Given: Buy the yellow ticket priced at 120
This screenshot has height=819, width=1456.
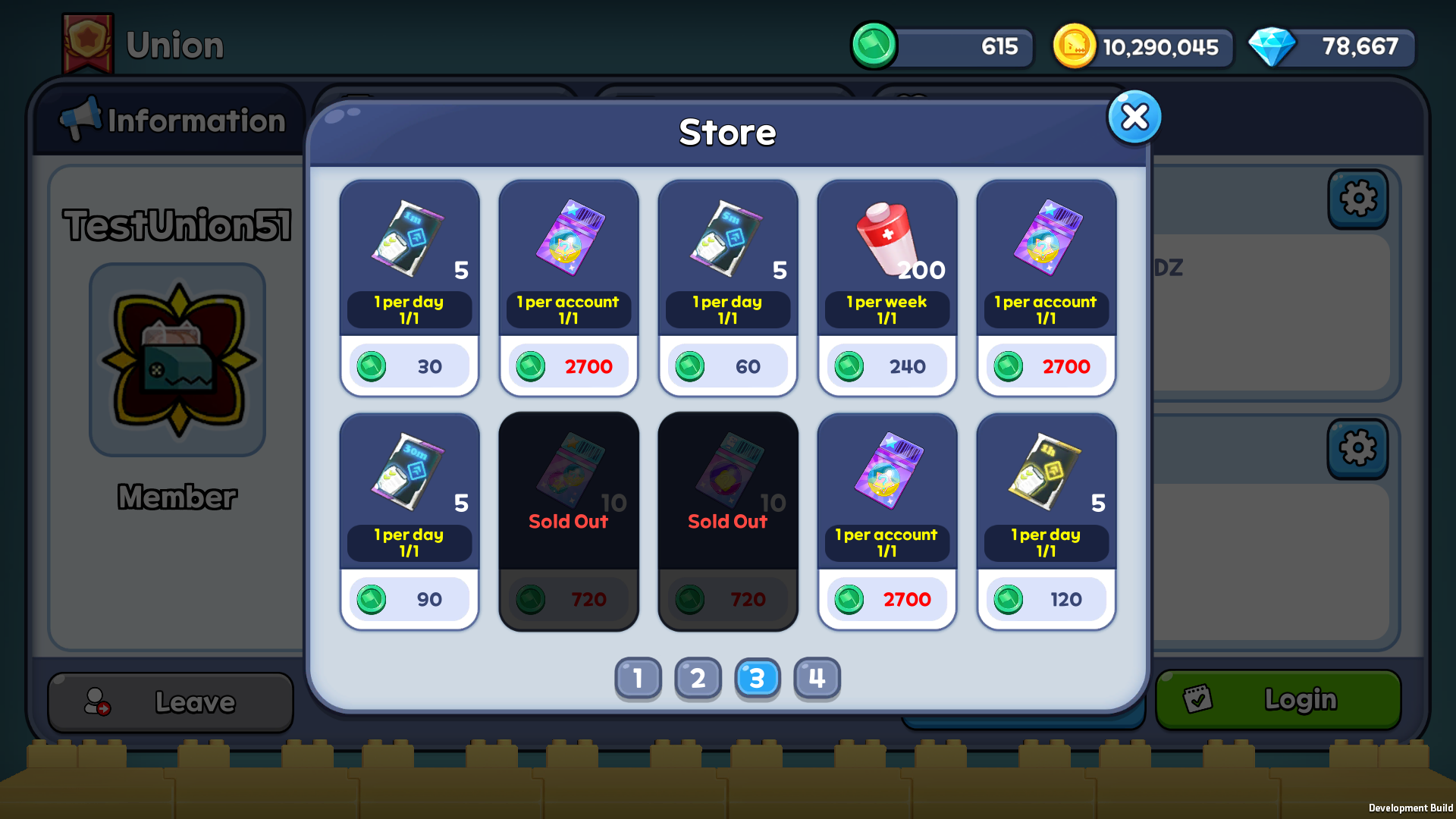Looking at the screenshot, I should click(x=1046, y=599).
